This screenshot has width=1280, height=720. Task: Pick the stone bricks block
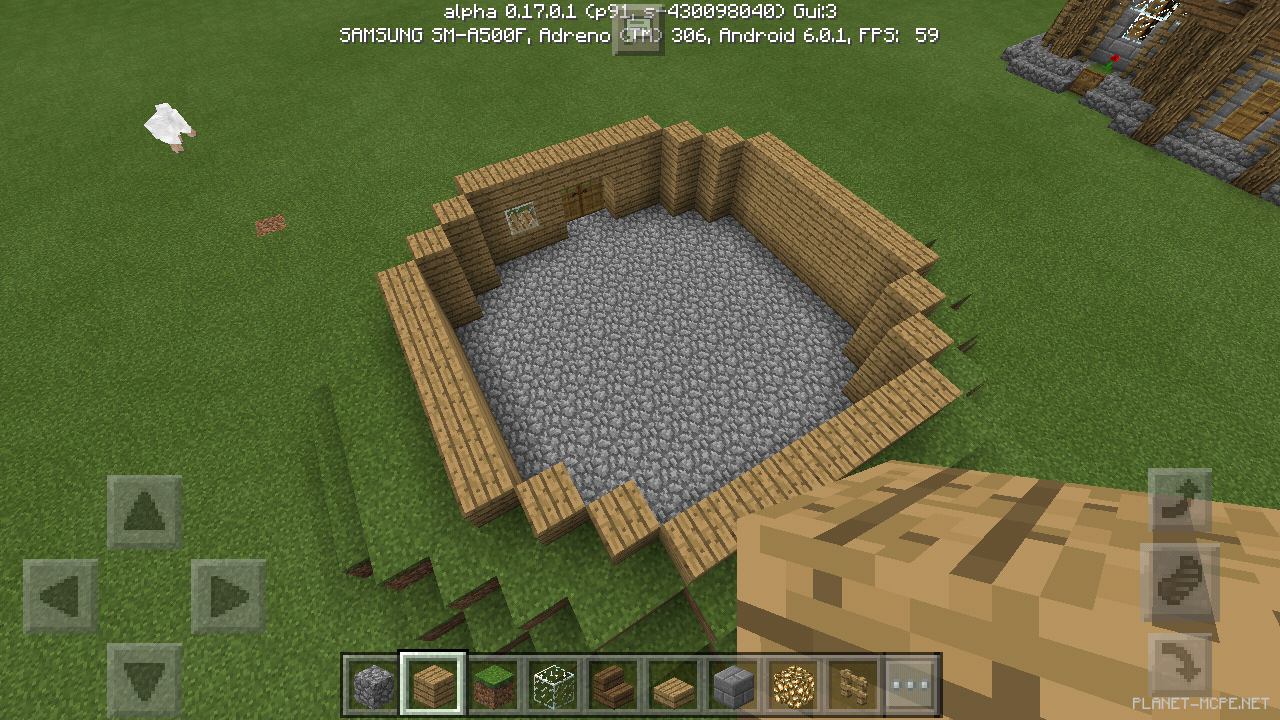(732, 684)
